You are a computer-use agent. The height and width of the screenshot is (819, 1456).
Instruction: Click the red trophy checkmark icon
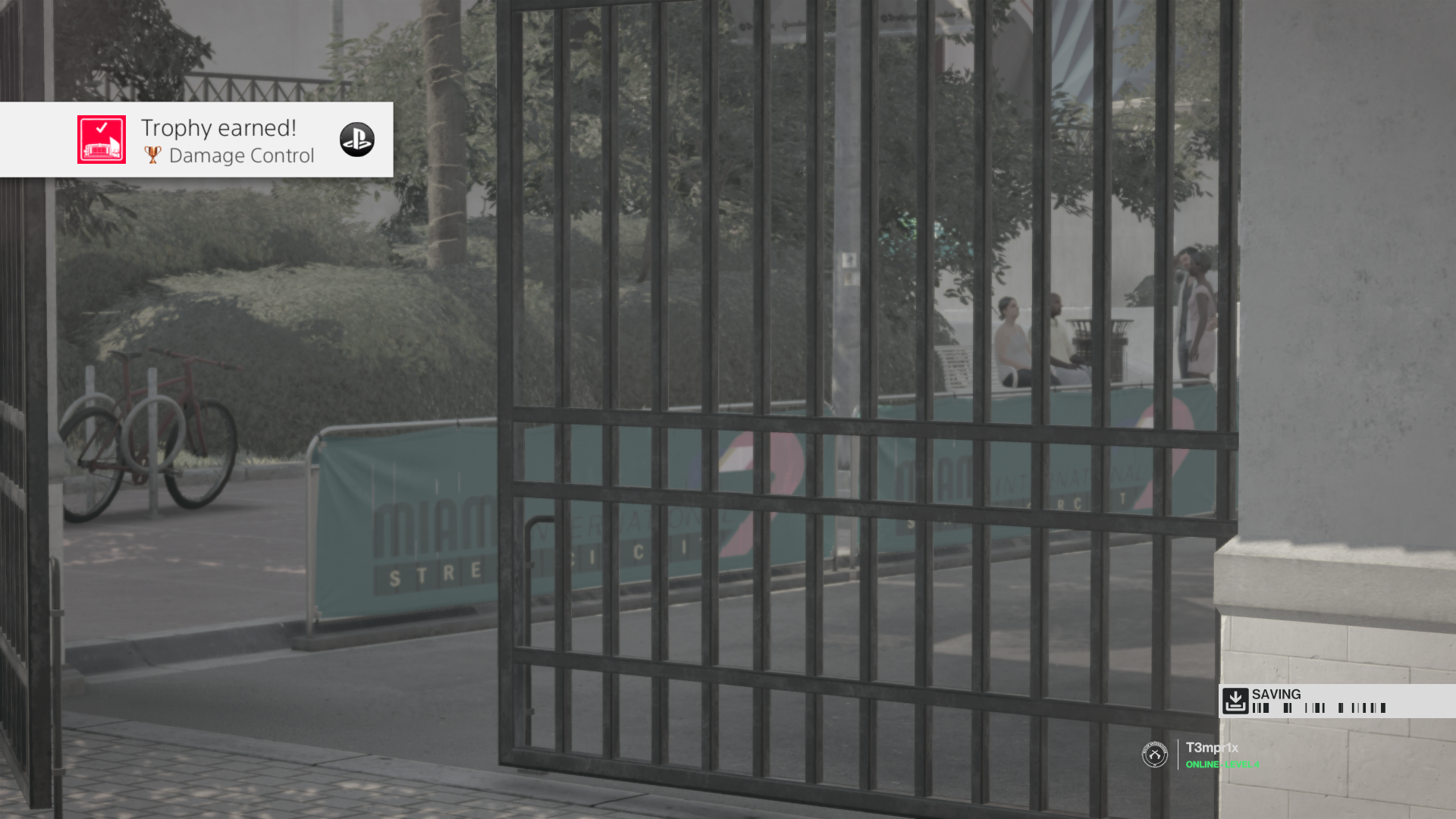click(x=101, y=140)
